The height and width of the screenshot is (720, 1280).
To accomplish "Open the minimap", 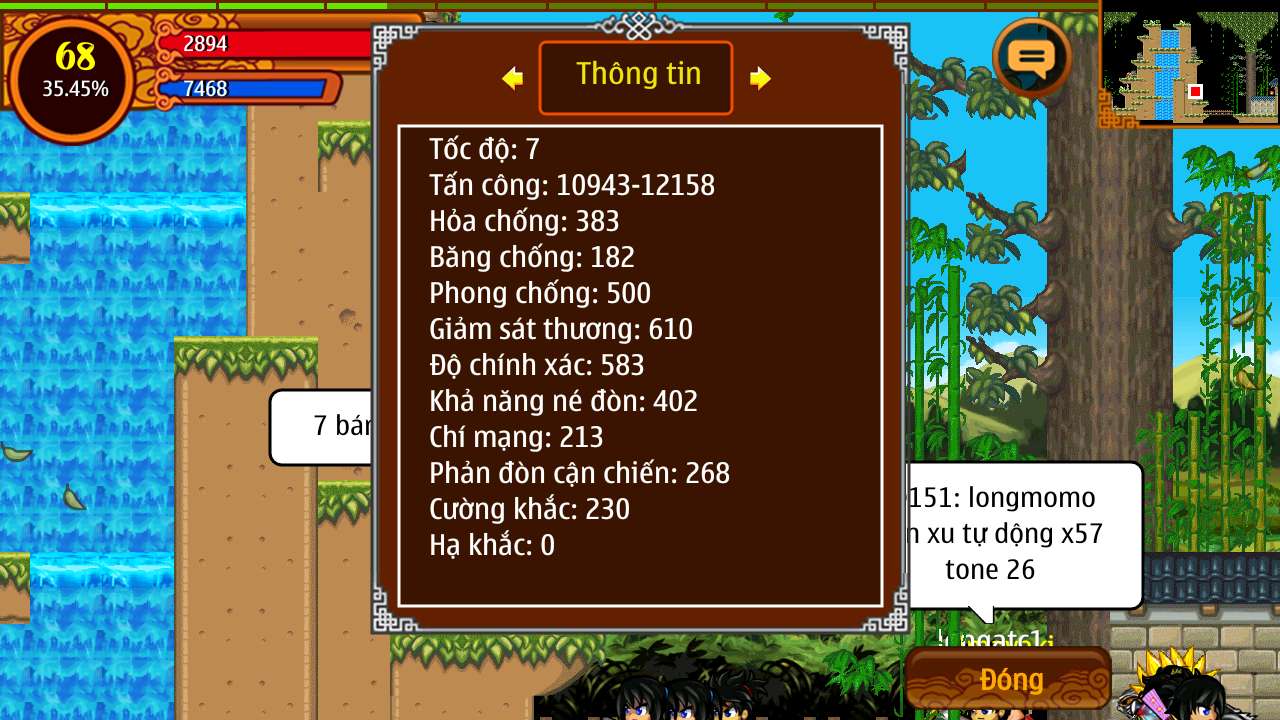I will tap(1189, 66).
